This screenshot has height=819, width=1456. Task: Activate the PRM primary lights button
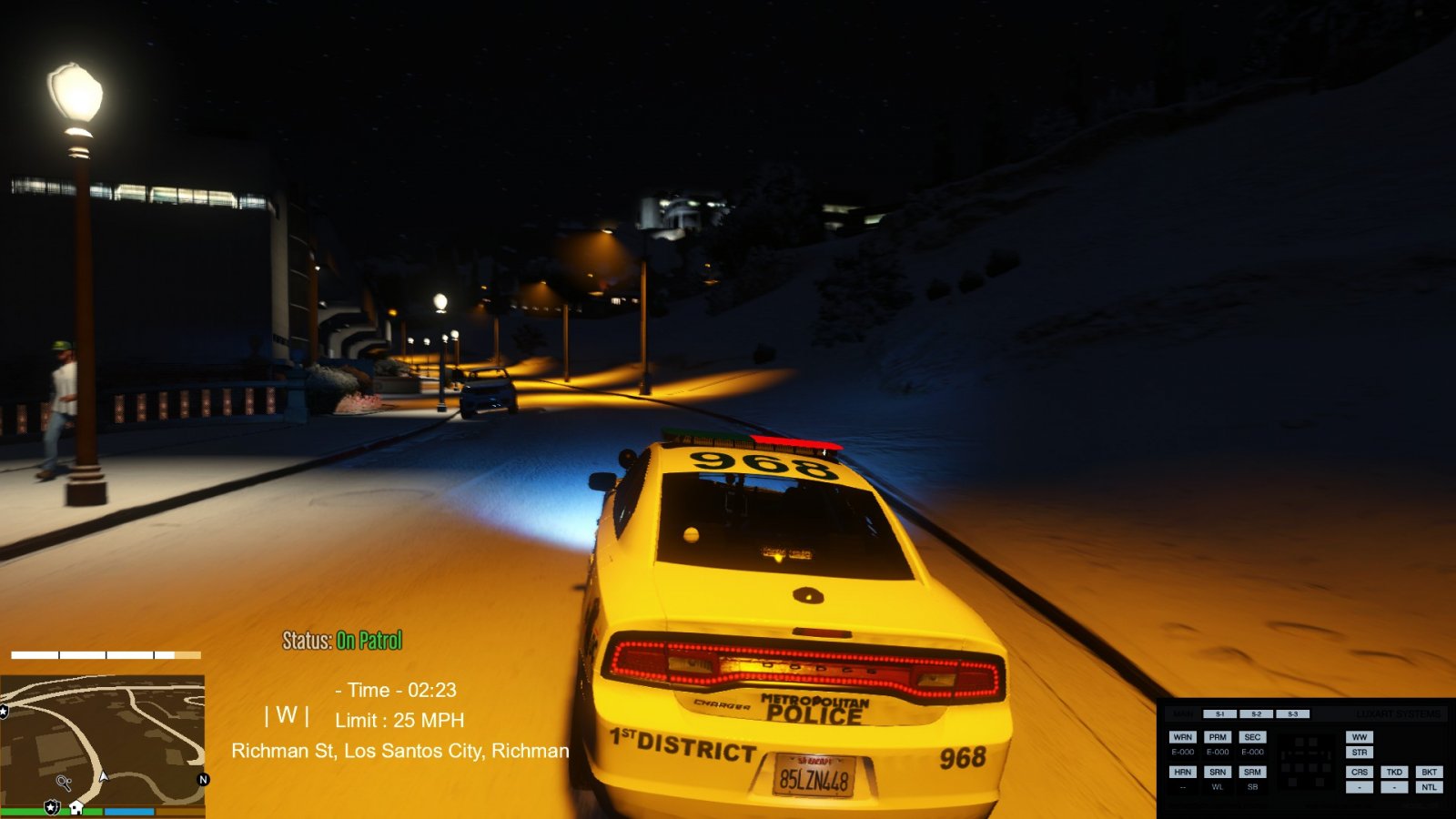point(1218,737)
